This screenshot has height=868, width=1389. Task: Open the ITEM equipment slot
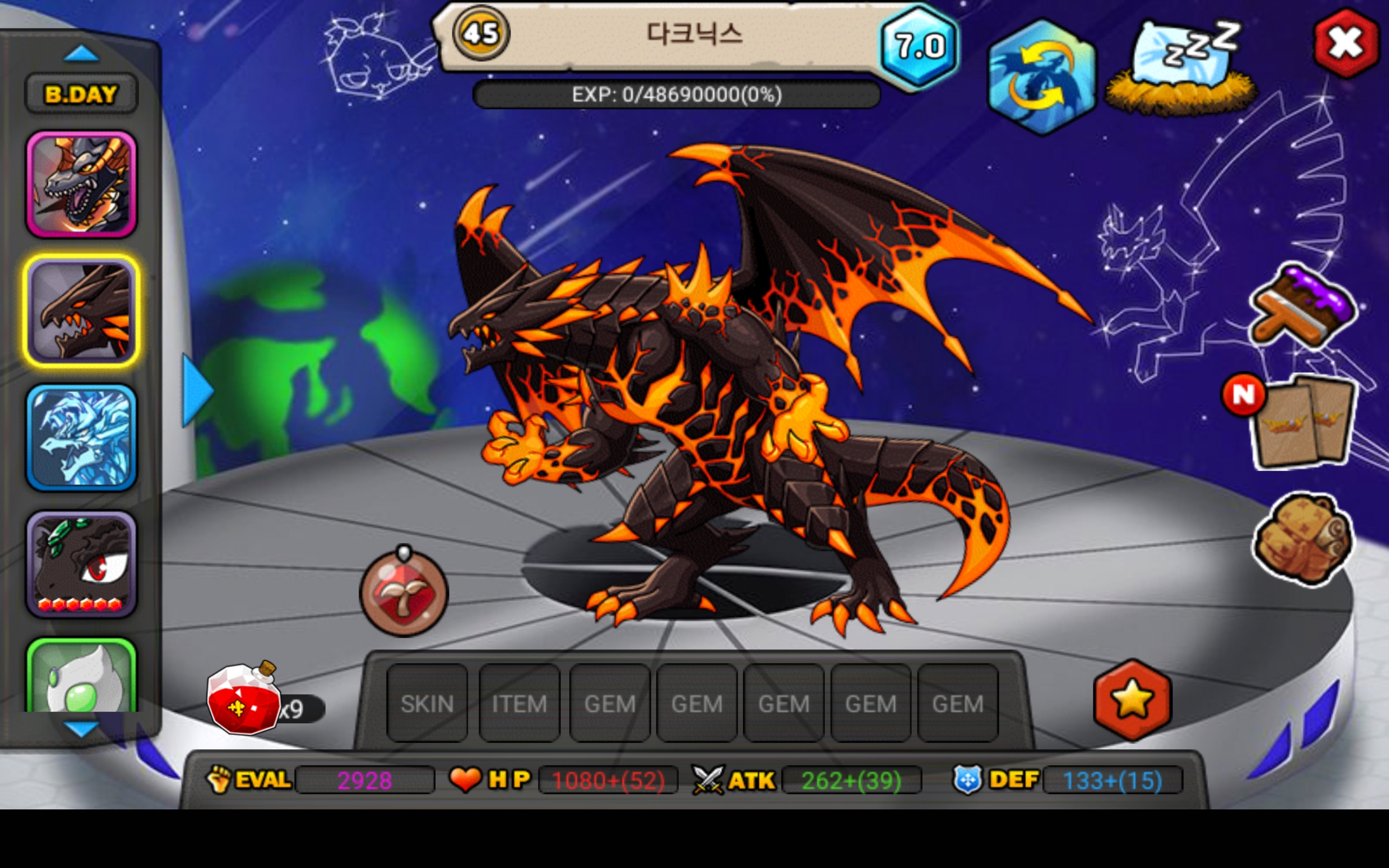[519, 703]
